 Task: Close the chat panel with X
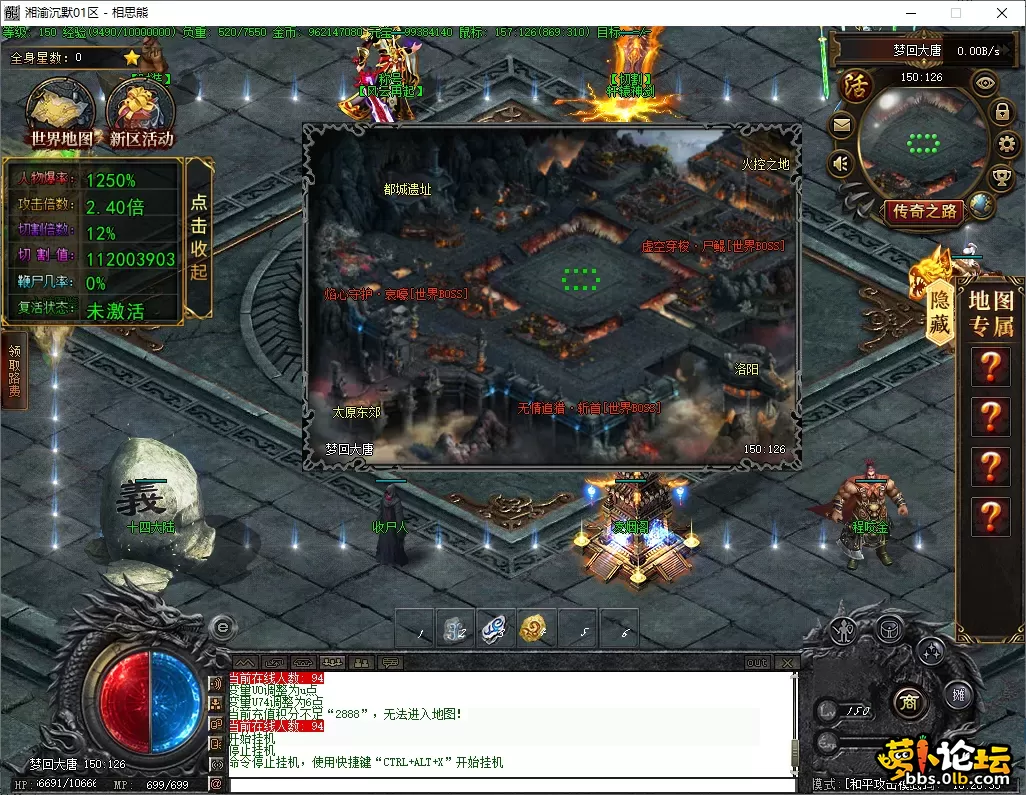pos(788,663)
